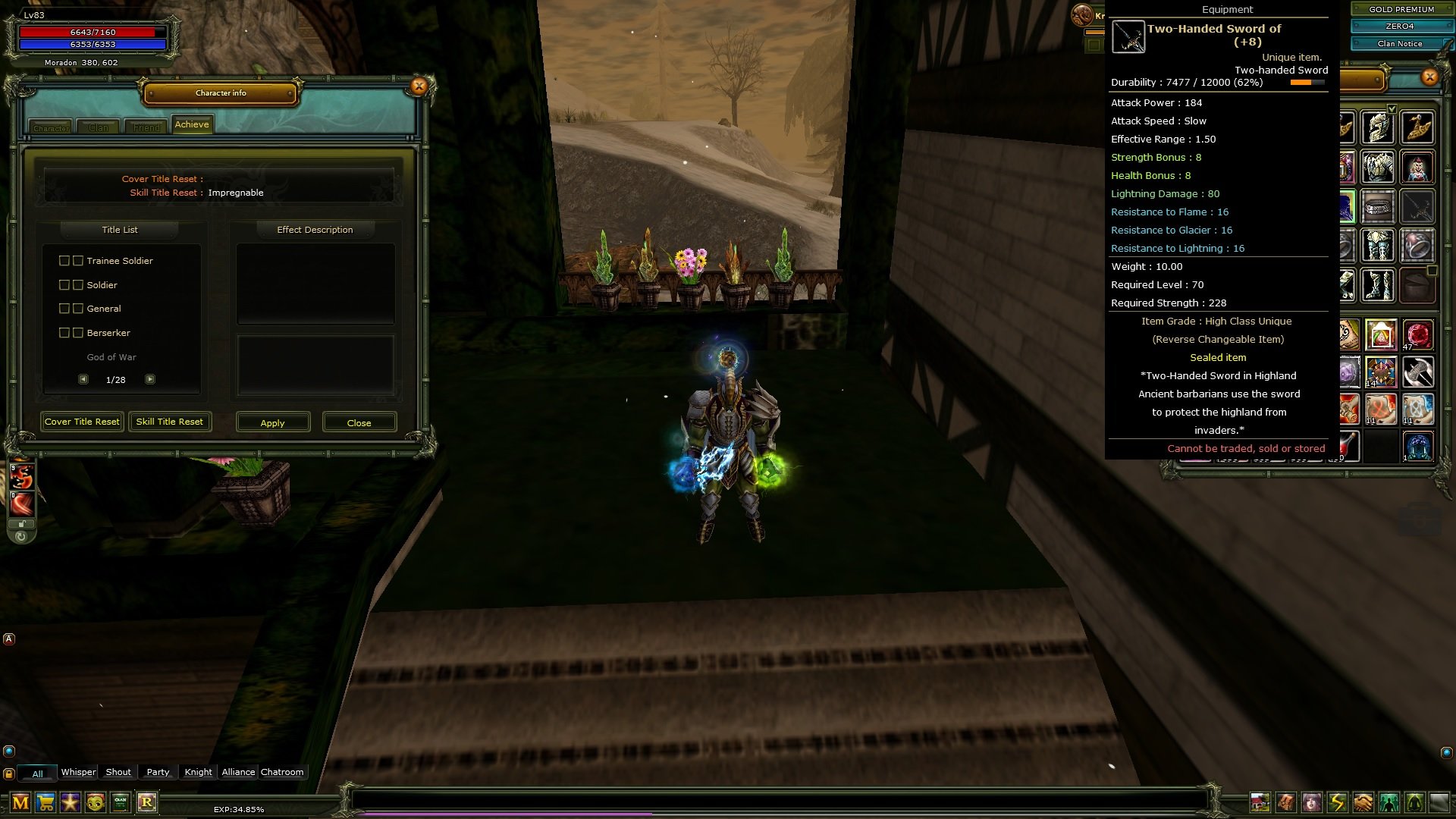The image size is (1456, 819).
Task: Open the Power-Up Store cart icon
Action: click(45, 802)
